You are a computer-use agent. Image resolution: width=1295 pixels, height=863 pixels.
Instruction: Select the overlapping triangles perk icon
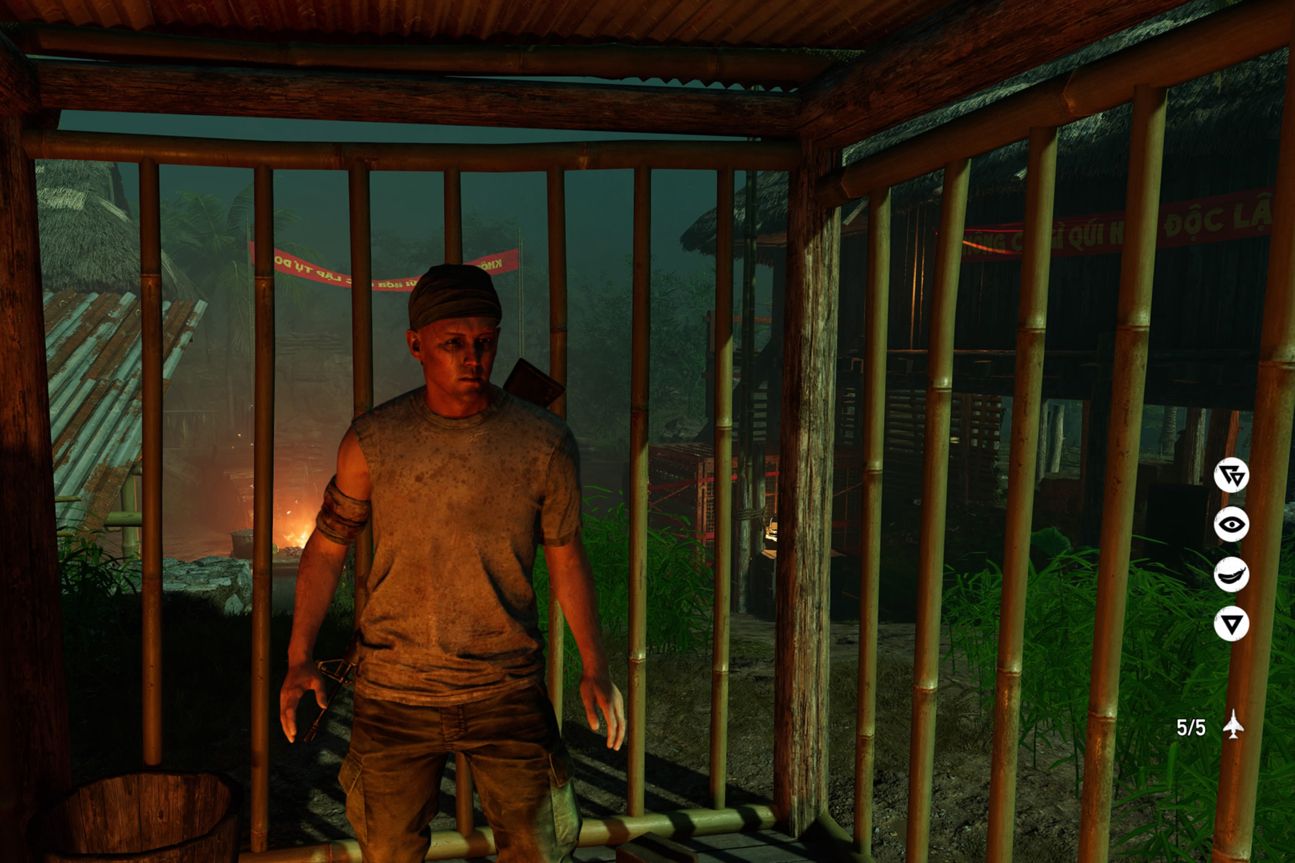1231,475
